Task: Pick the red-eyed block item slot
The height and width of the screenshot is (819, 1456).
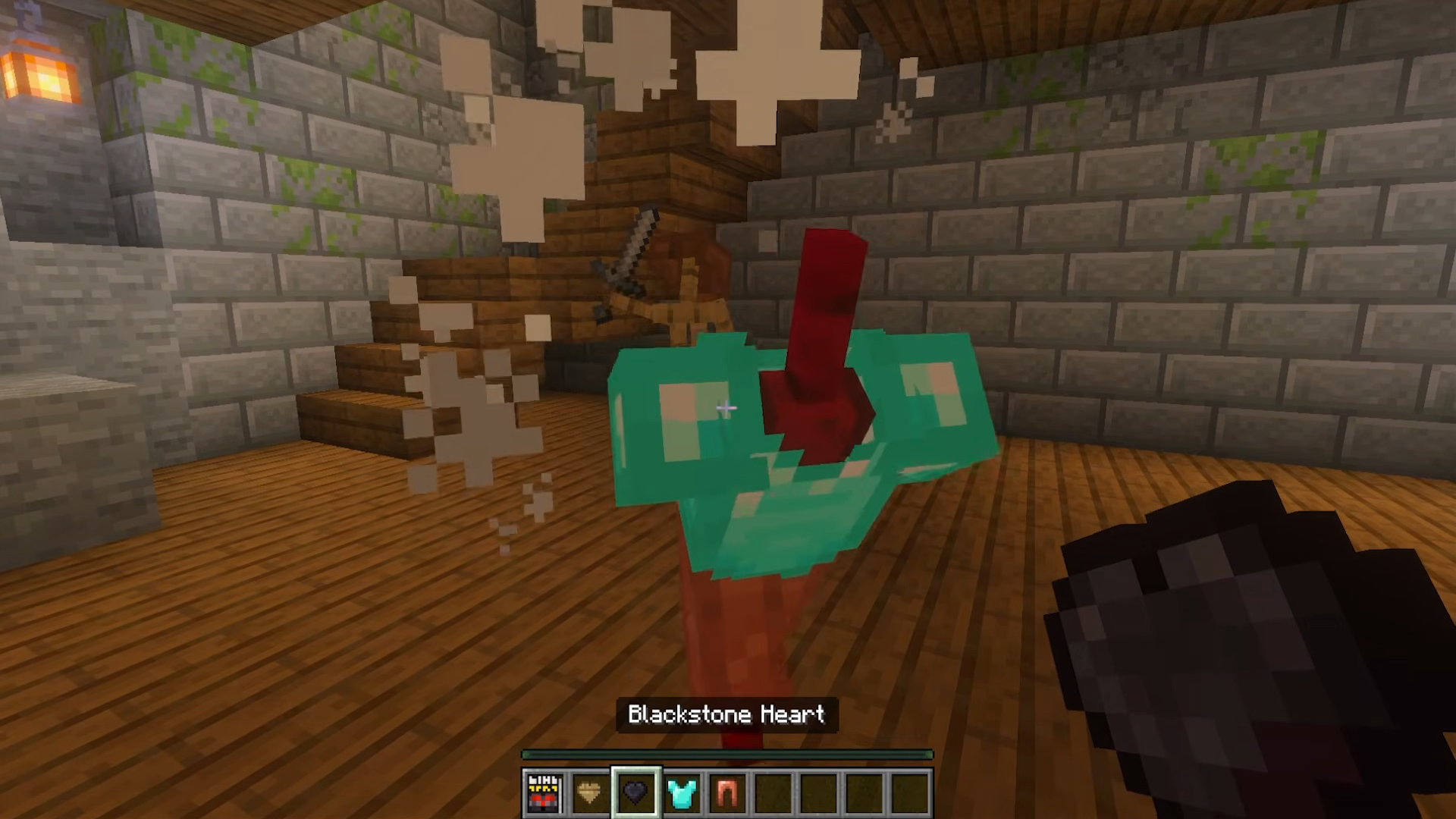Action: point(544,793)
